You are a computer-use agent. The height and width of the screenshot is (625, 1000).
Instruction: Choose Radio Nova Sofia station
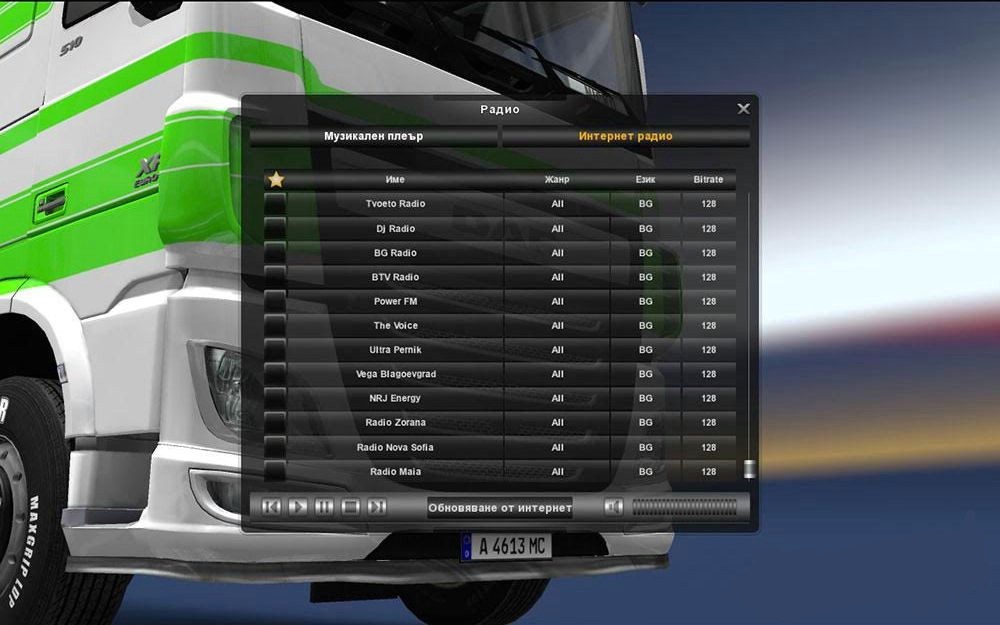click(395, 447)
